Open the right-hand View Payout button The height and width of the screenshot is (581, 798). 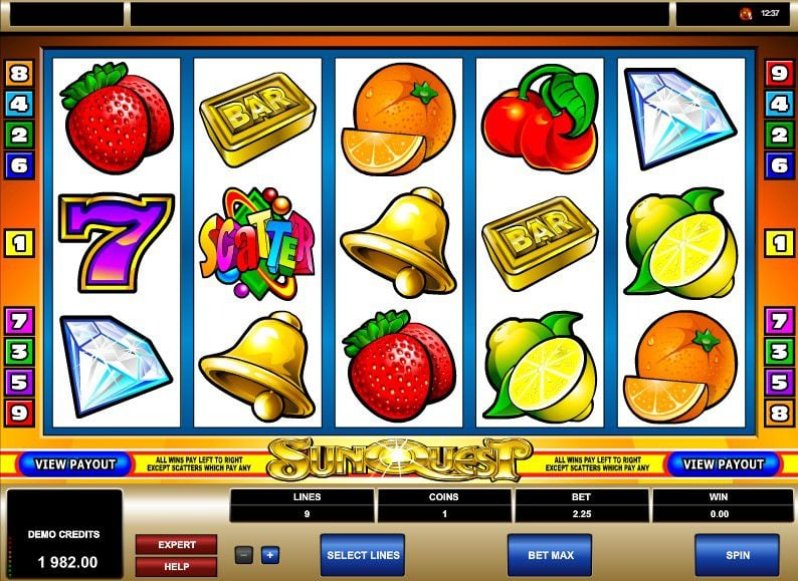[724, 464]
